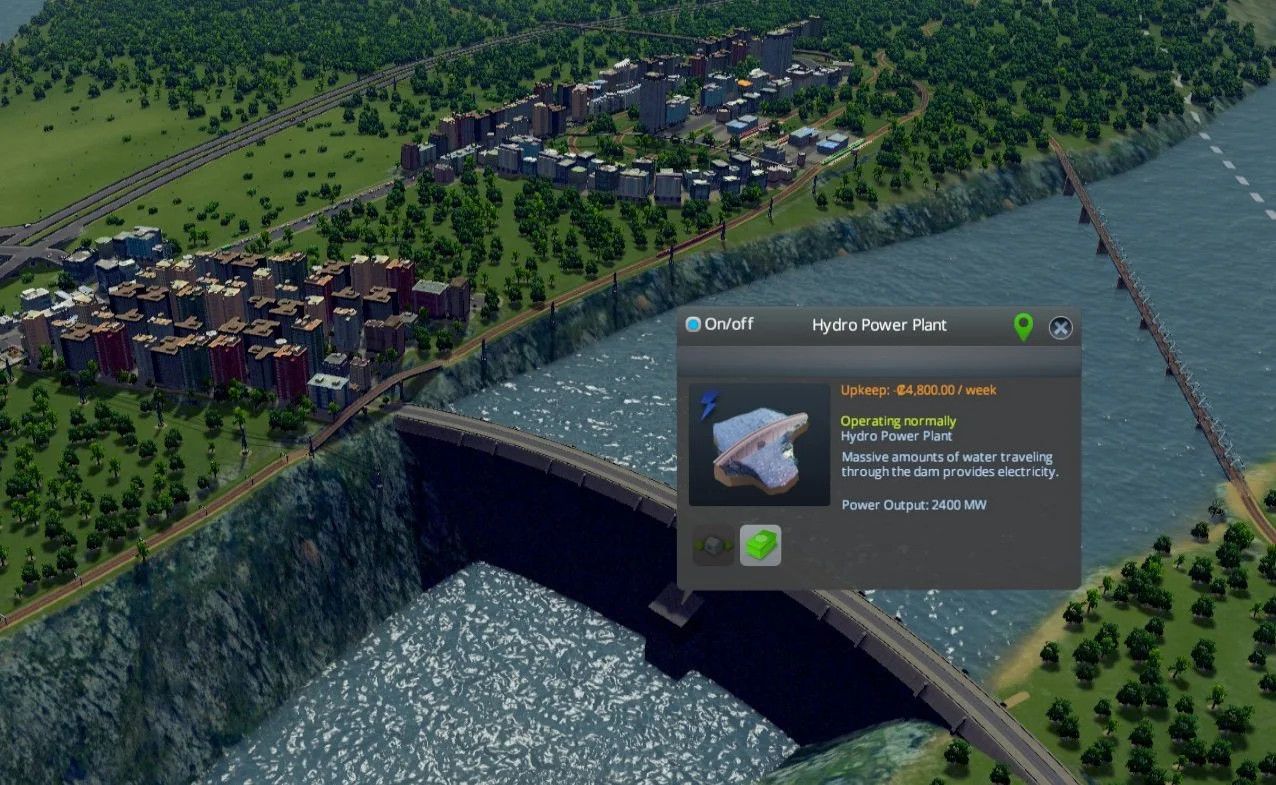Click the grey building relocate button
Screen dimensions: 1276x785
[713, 546]
